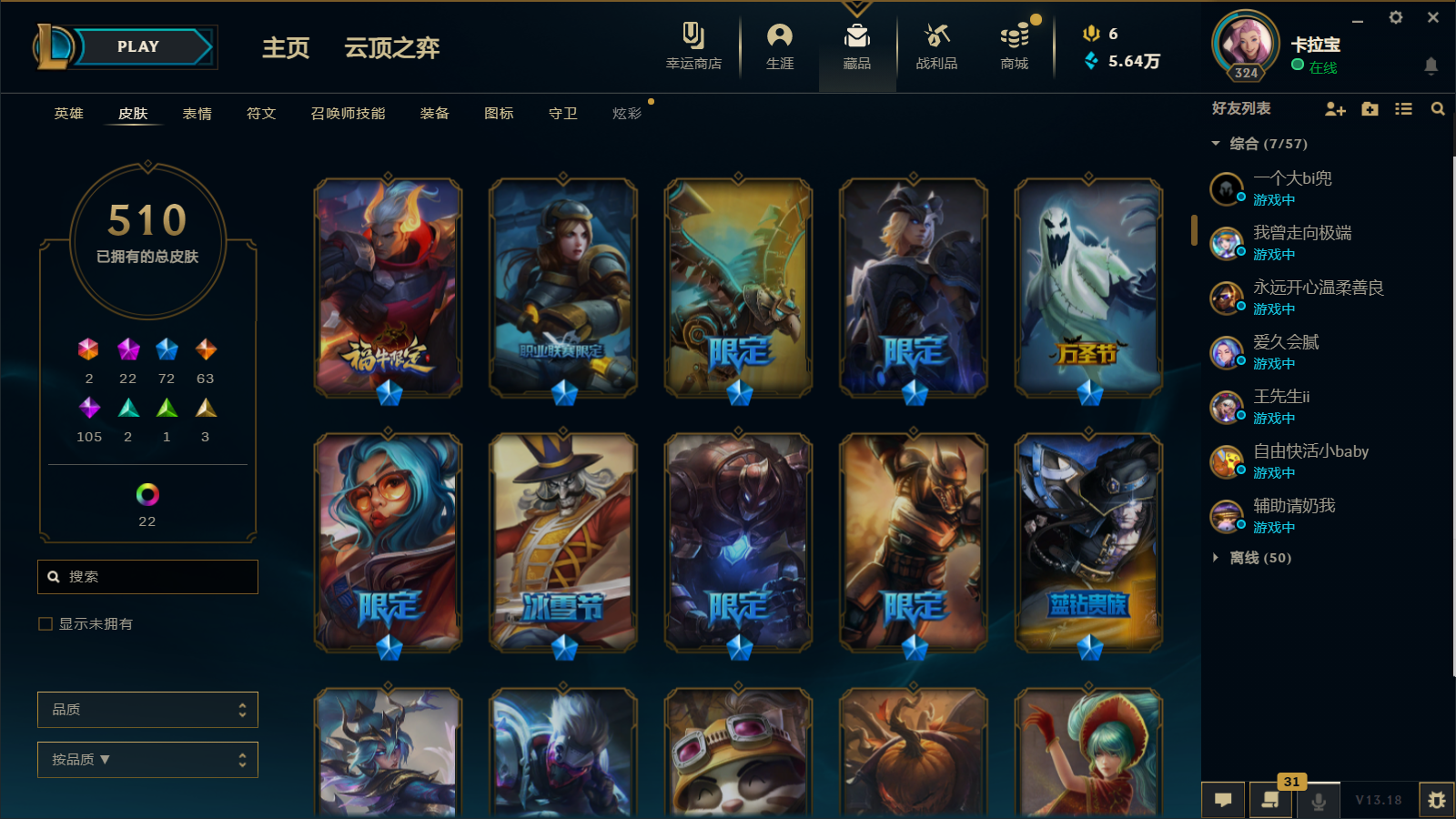Close the client window

click(1433, 17)
